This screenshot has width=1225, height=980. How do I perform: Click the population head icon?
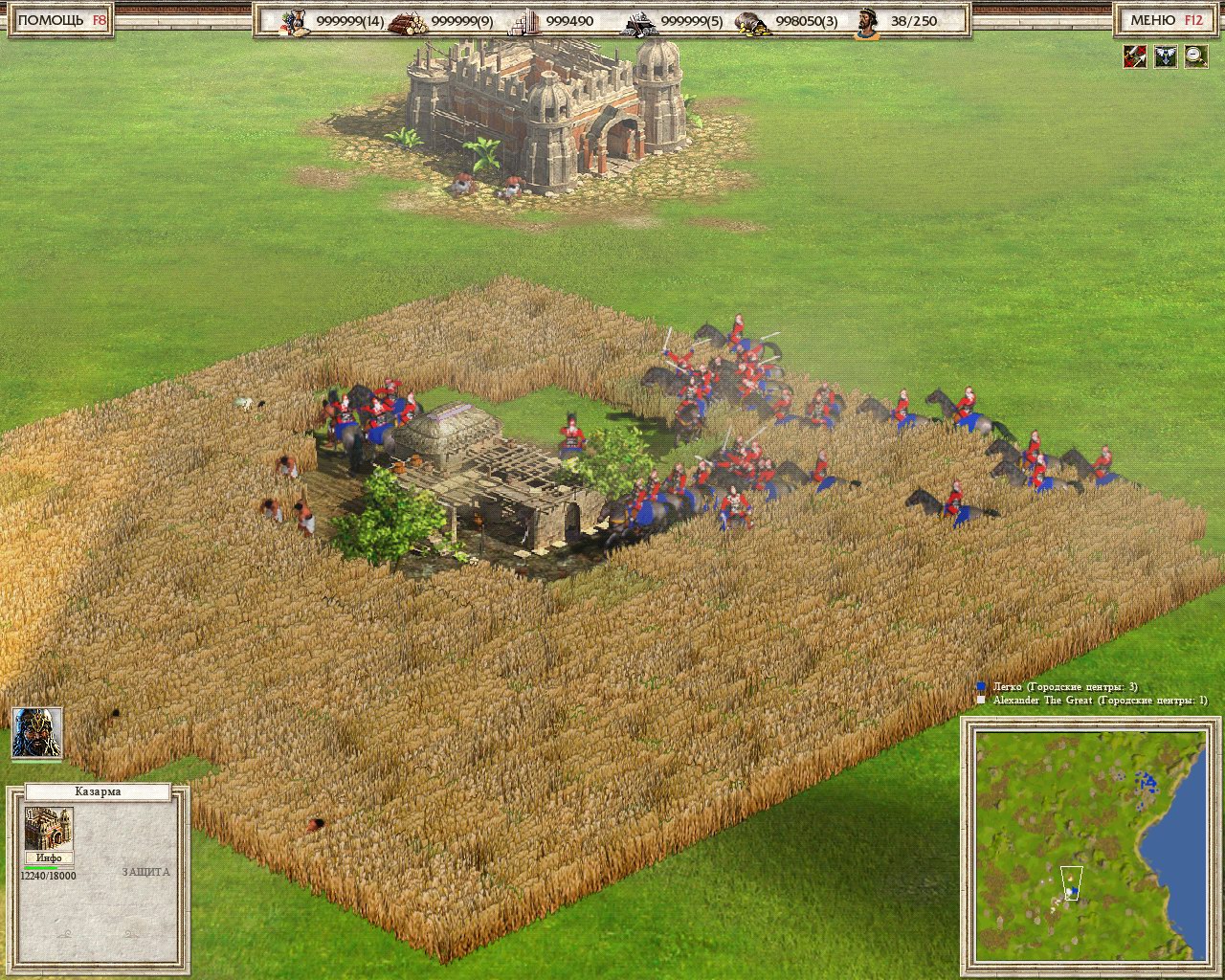coord(867,21)
